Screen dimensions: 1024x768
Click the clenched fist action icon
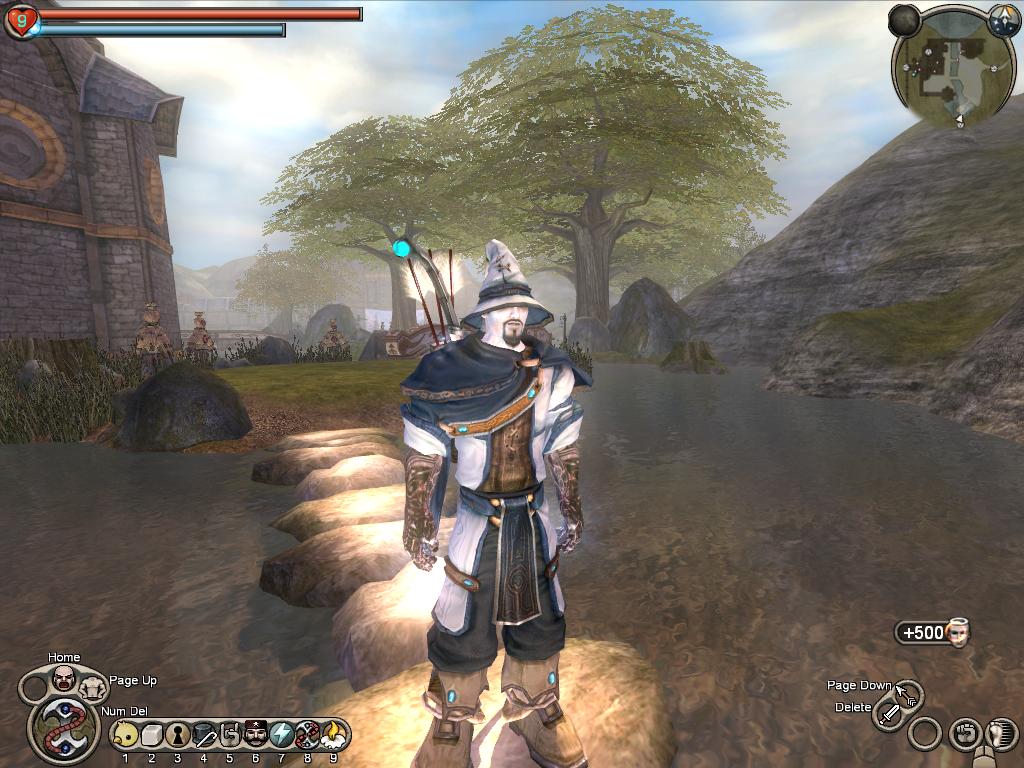pyautogui.click(x=965, y=734)
